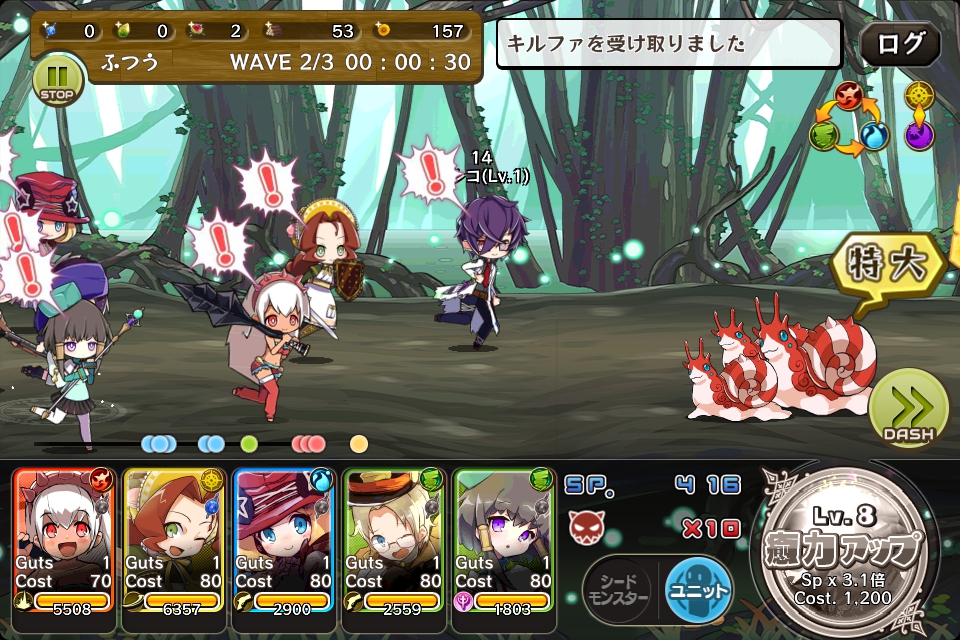Open the battle log (ログ)
Screen dimensions: 960x640
tap(900, 45)
